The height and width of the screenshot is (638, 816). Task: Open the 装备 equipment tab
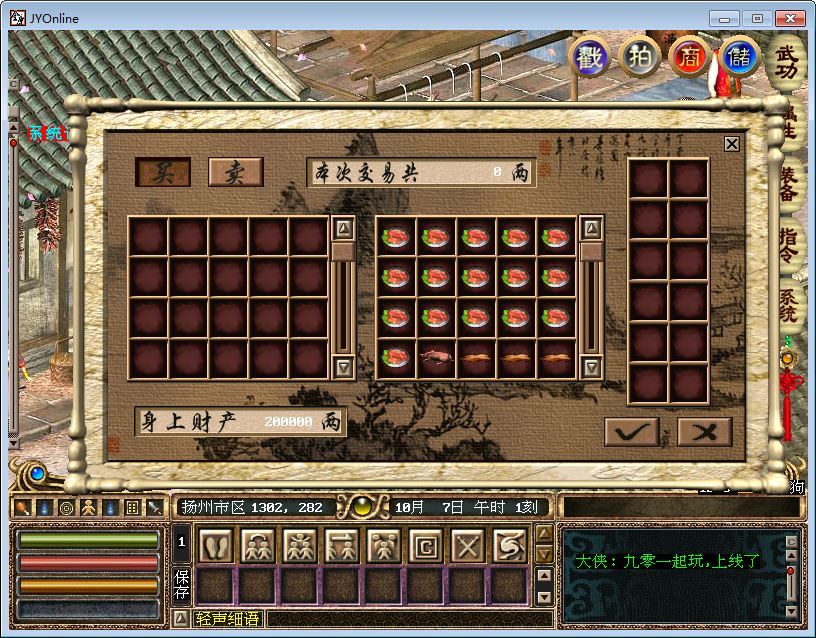click(x=788, y=188)
